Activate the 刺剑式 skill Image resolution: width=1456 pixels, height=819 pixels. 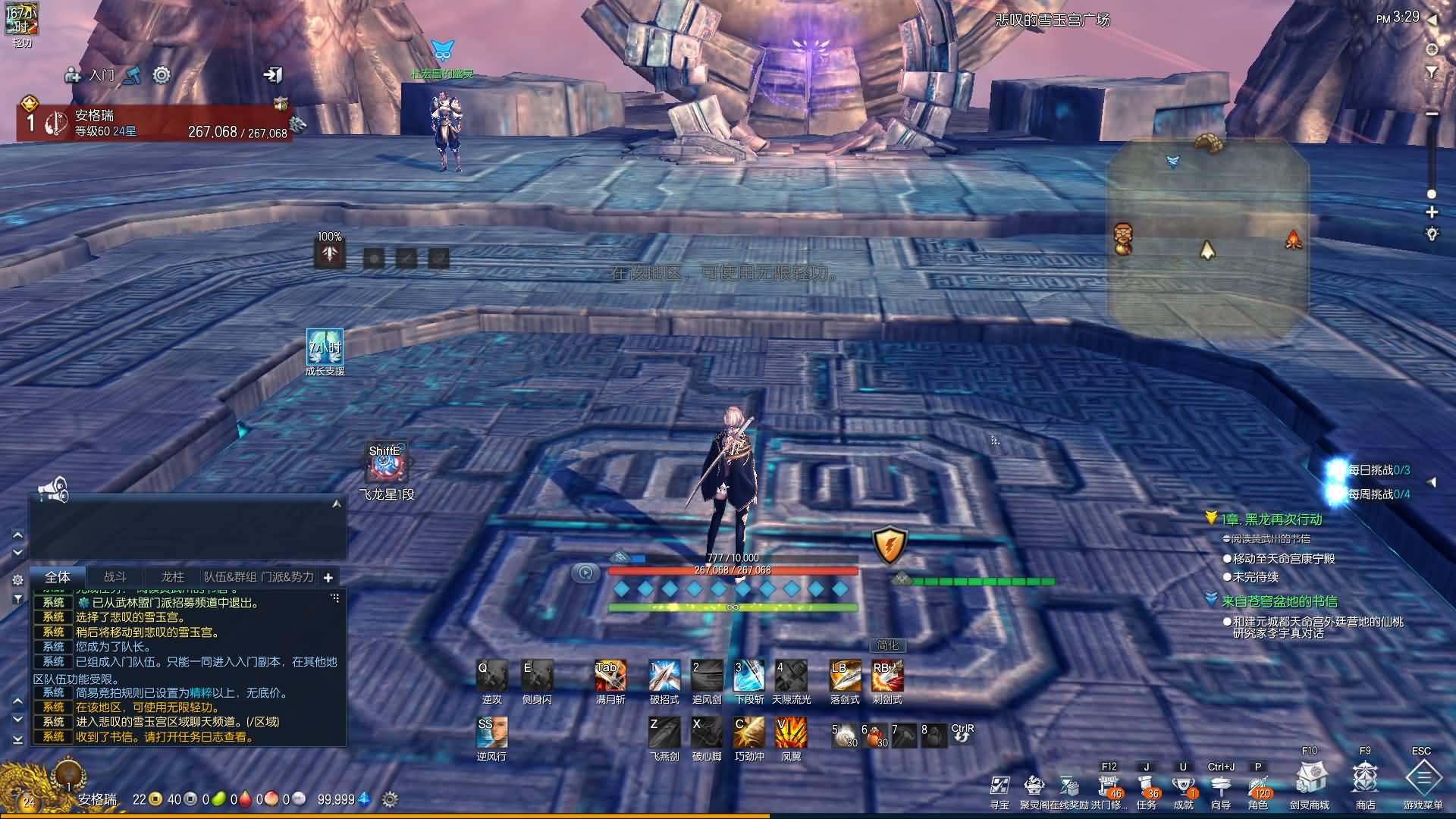point(887,676)
